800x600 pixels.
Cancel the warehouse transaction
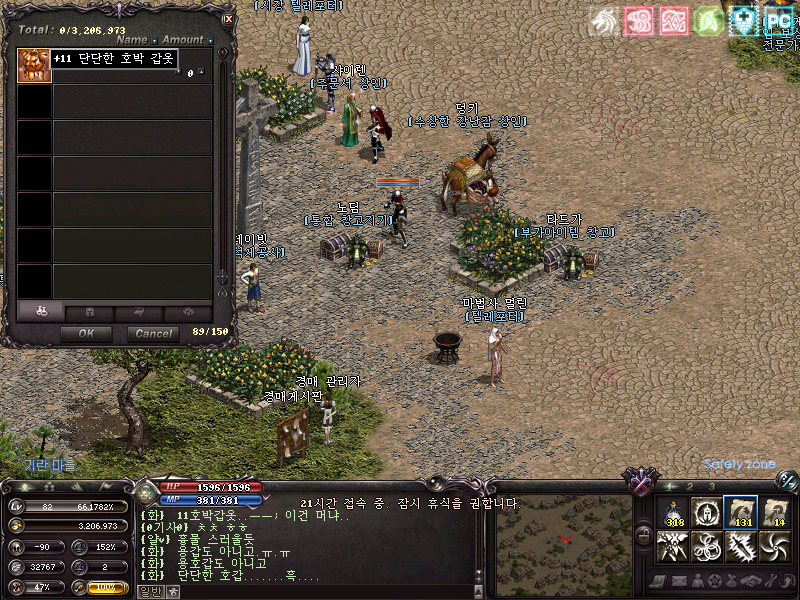click(x=154, y=334)
